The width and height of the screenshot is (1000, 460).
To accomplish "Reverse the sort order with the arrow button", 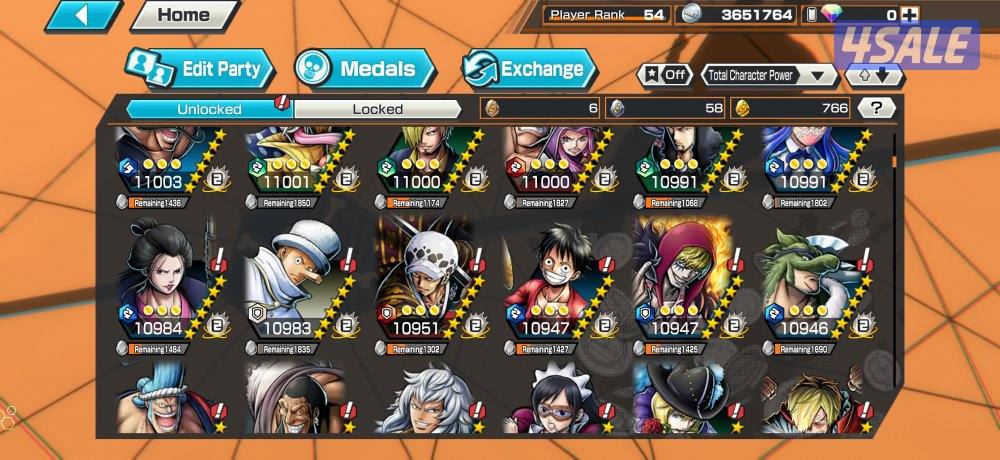I will (x=874, y=75).
